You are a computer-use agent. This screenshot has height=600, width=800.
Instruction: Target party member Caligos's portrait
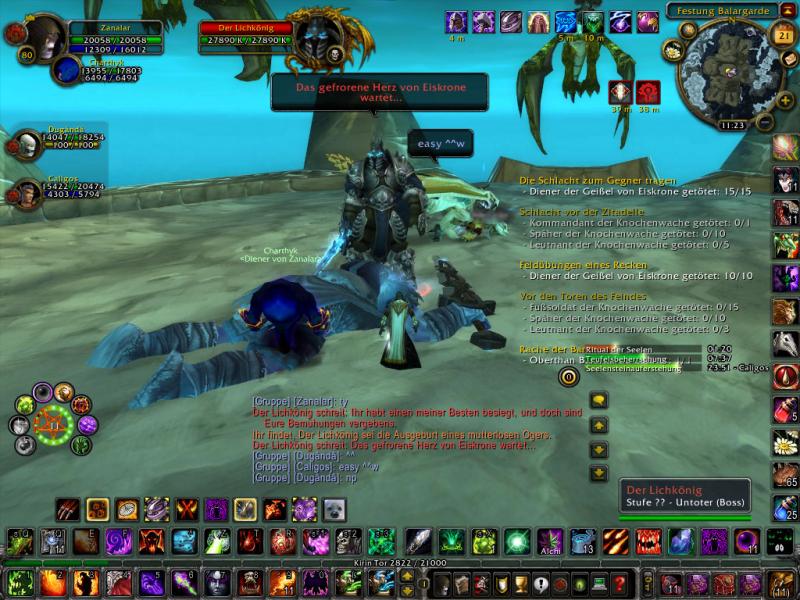click(x=27, y=194)
